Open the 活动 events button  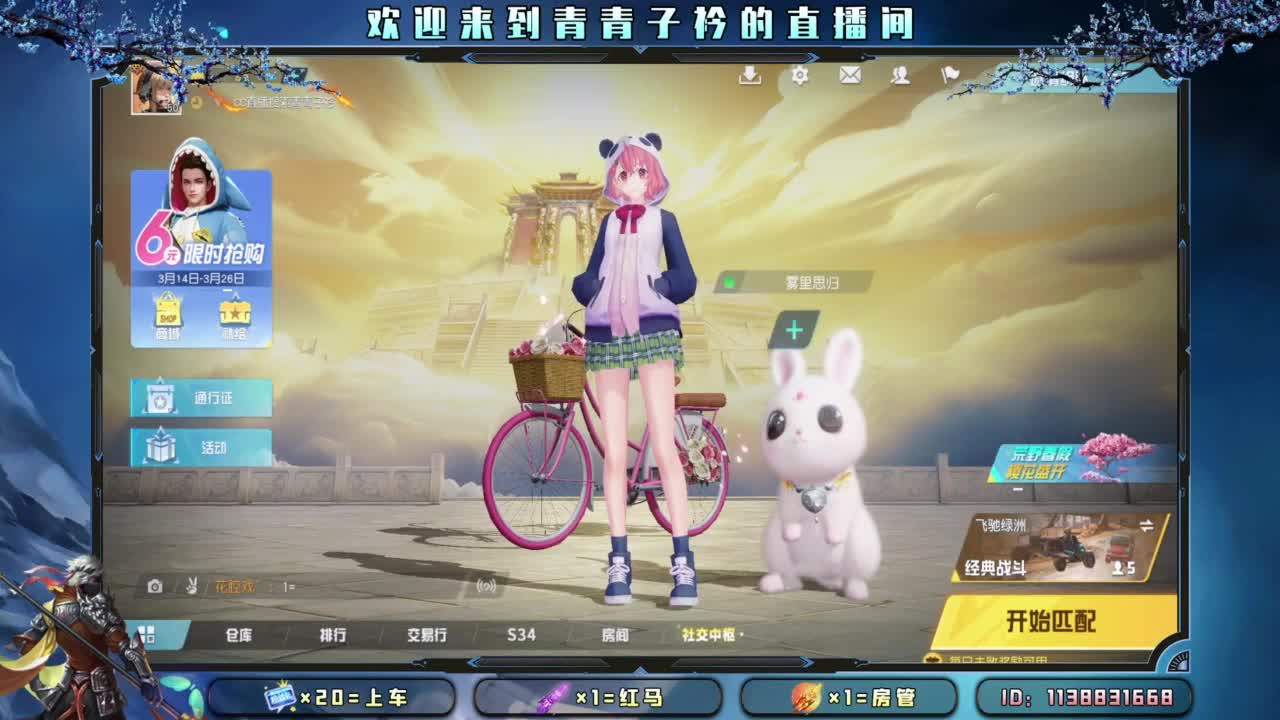tap(200, 448)
